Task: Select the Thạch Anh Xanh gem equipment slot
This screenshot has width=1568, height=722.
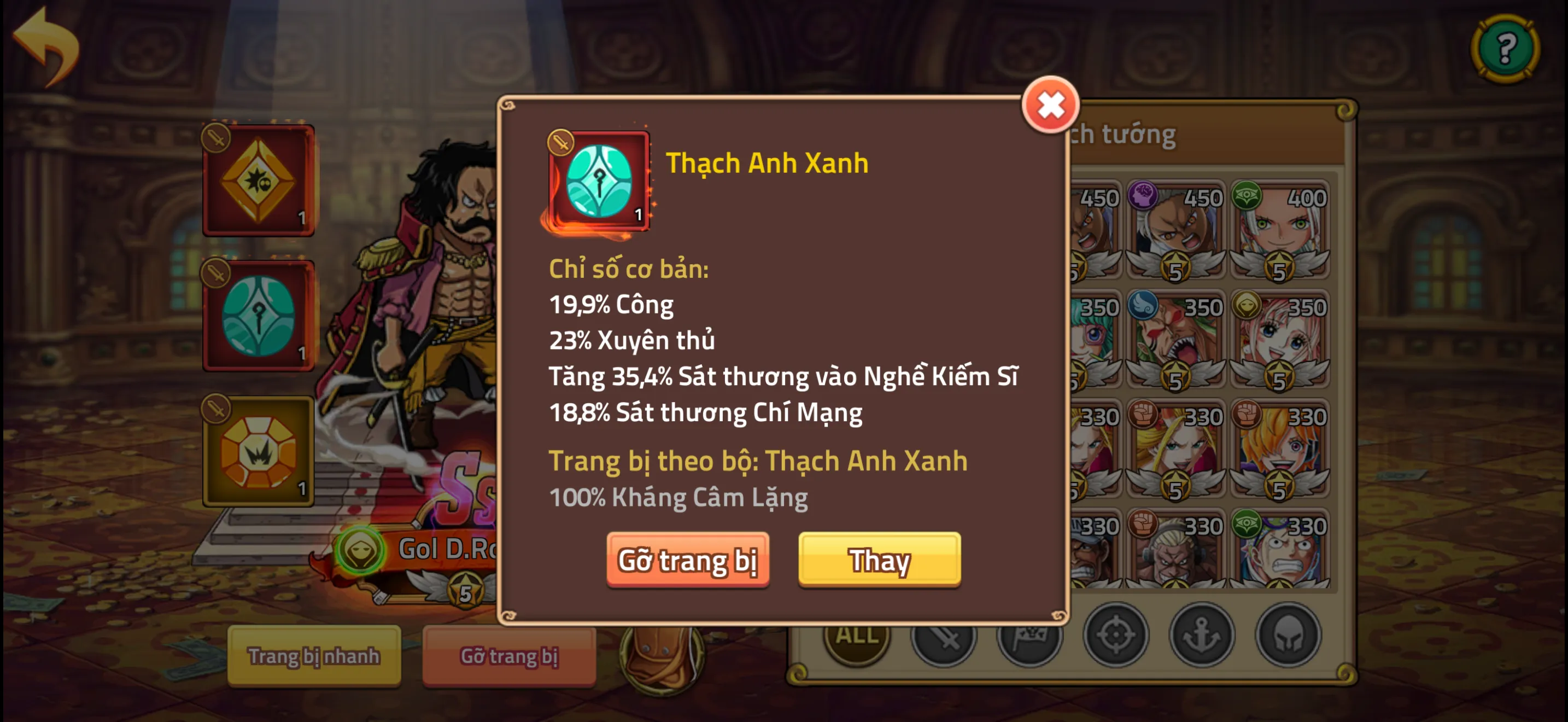Action: click(x=259, y=315)
